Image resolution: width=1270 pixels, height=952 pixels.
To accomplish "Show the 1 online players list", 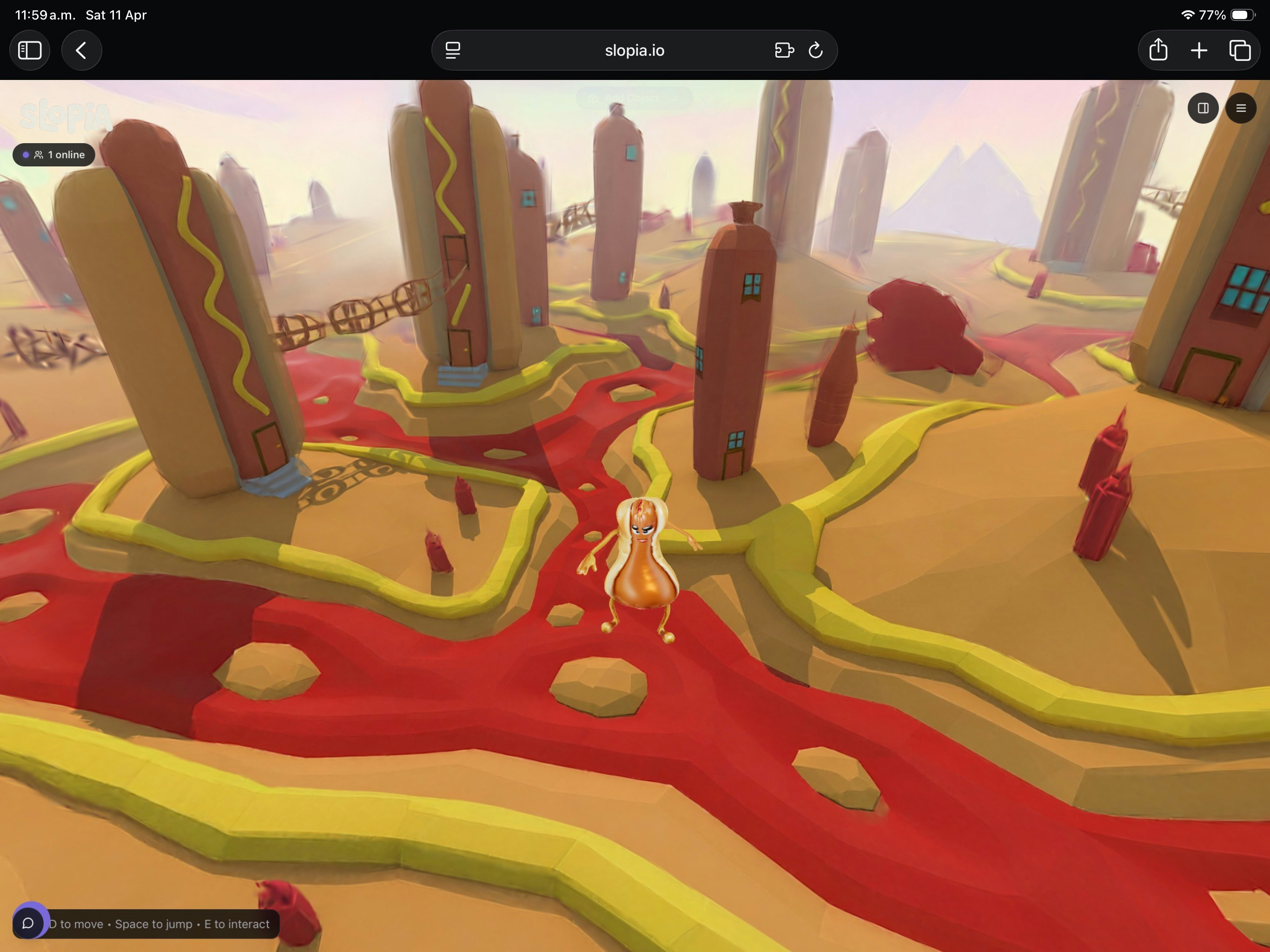I will tap(54, 155).
